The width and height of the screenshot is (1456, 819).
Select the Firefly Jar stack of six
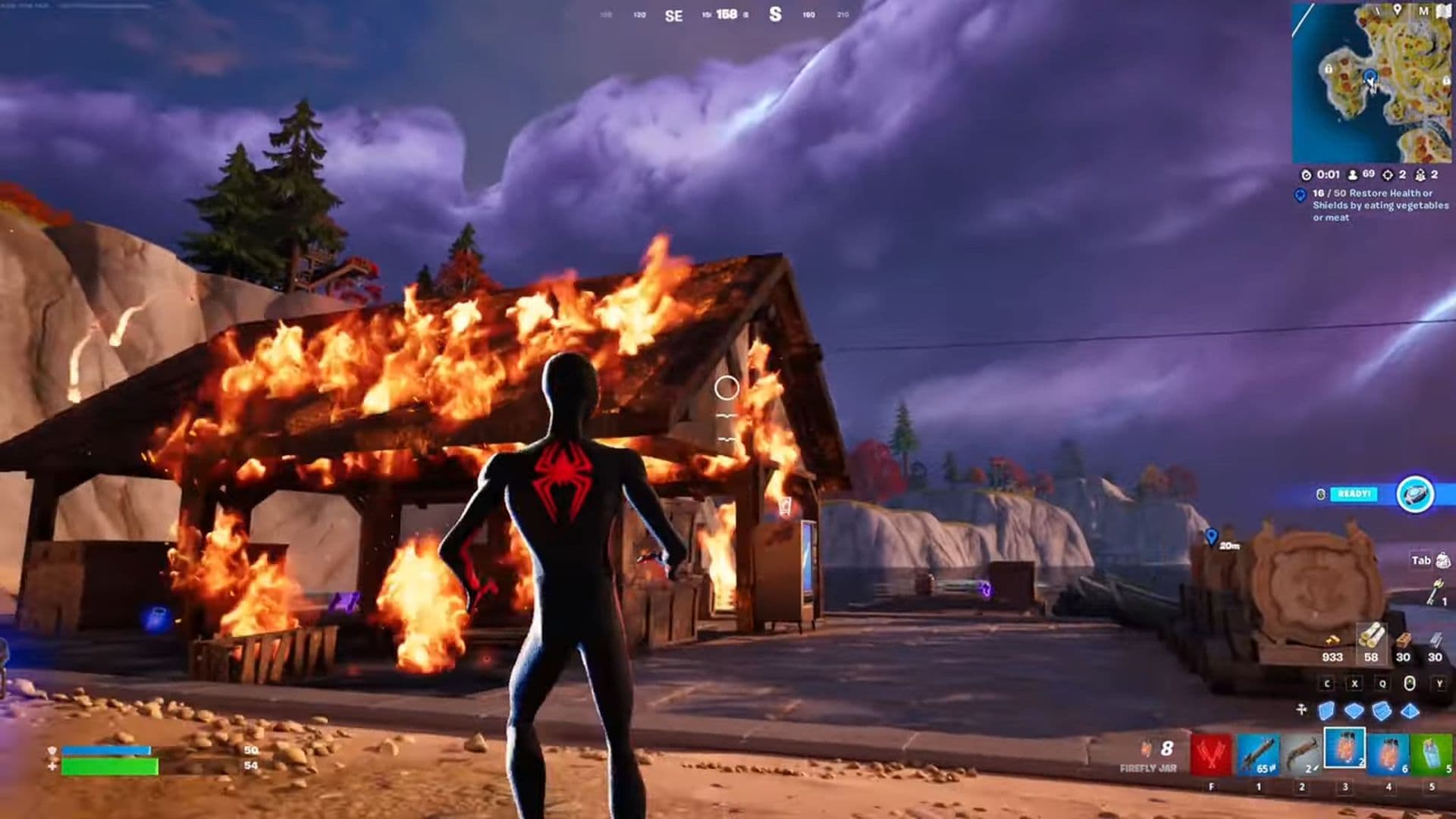tap(1389, 754)
